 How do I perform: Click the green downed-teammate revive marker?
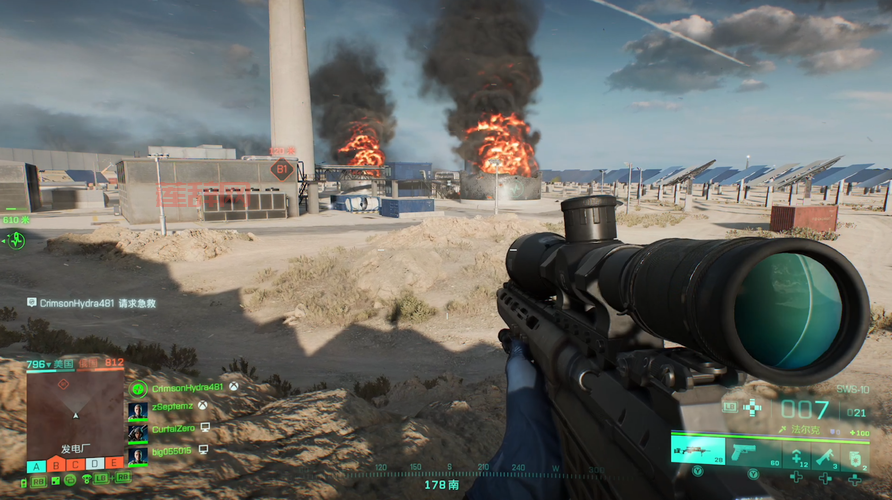(15, 240)
